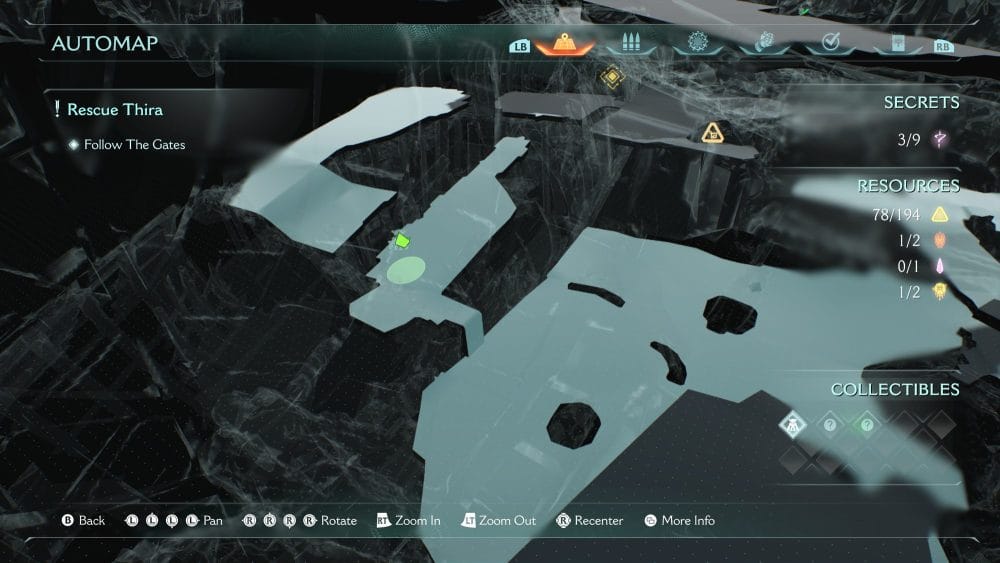This screenshot has width=1000, height=563.
Task: Switch to the ammo bullets tab
Action: point(630,43)
